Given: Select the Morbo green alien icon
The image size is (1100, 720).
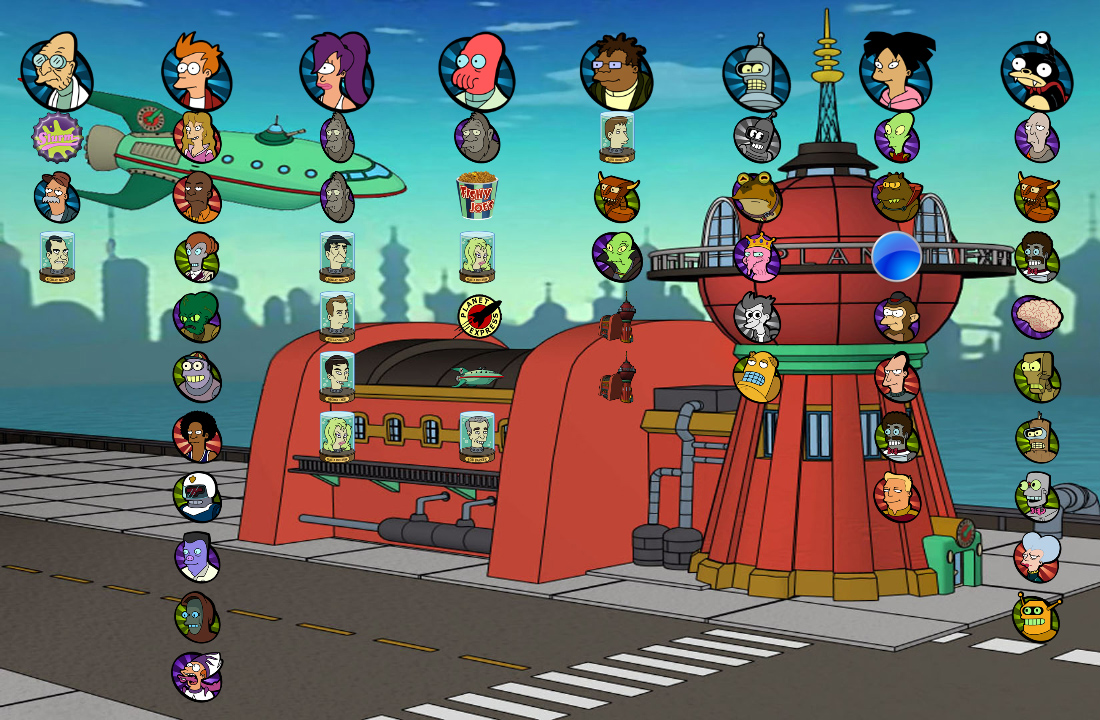Looking at the screenshot, I should coord(197,317).
